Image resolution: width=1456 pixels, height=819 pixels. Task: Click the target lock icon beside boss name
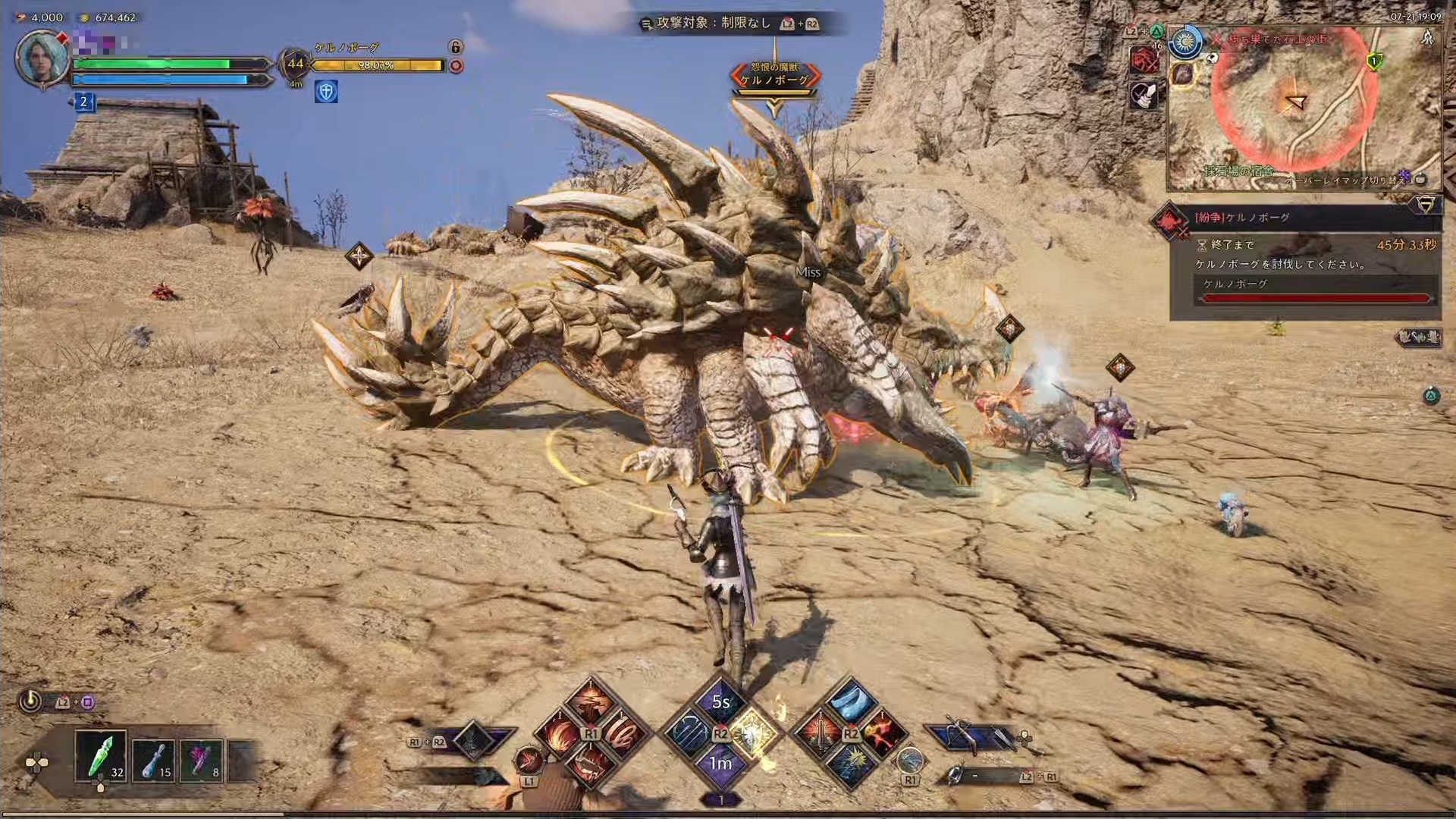pyautogui.click(x=456, y=47)
